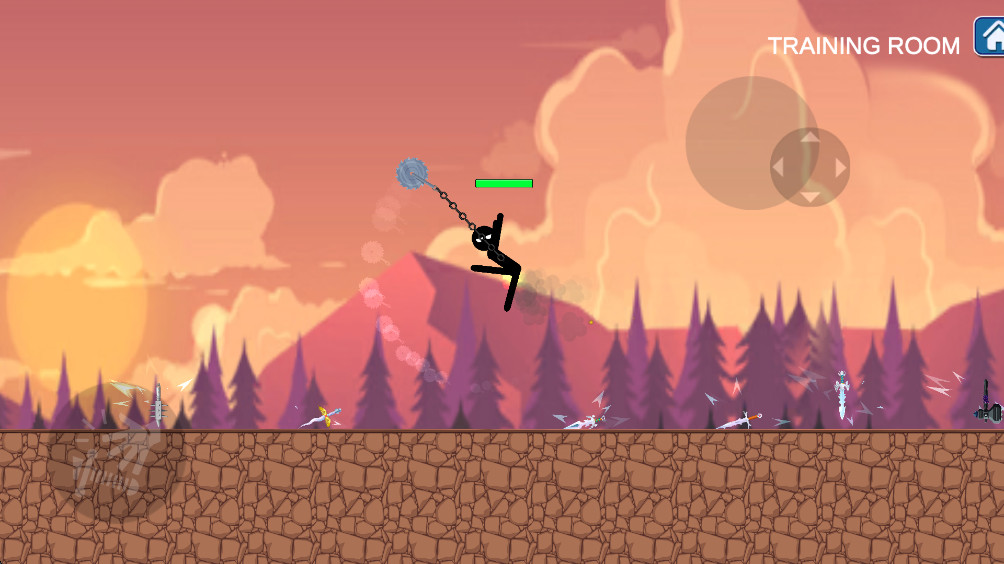The height and width of the screenshot is (564, 1004).
Task: Go back using the home button
Action: pyautogui.click(x=990, y=37)
